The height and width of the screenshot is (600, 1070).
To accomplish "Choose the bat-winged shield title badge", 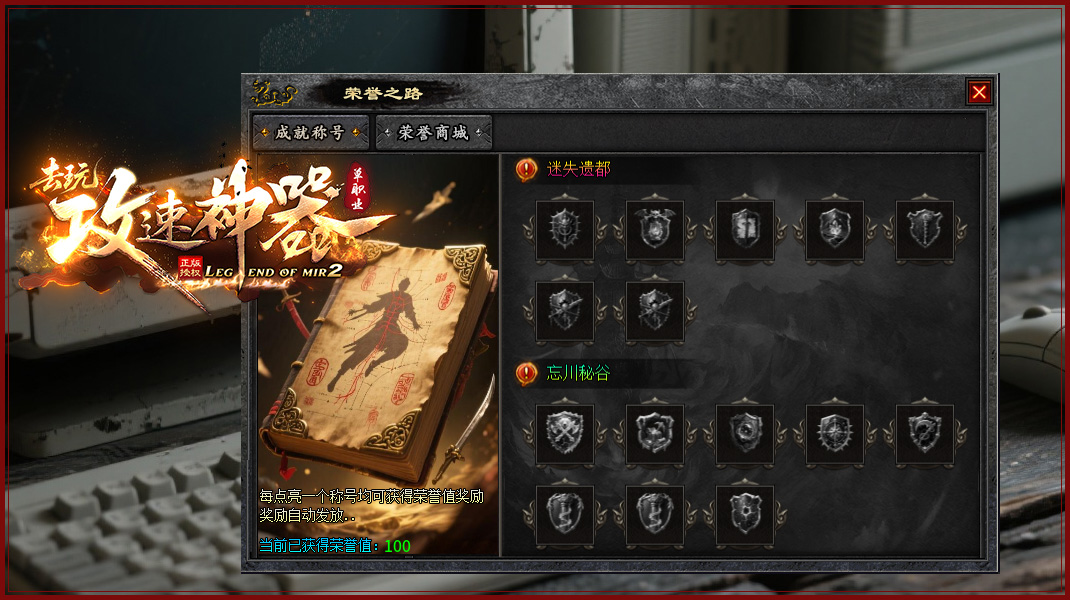I will click(x=655, y=230).
